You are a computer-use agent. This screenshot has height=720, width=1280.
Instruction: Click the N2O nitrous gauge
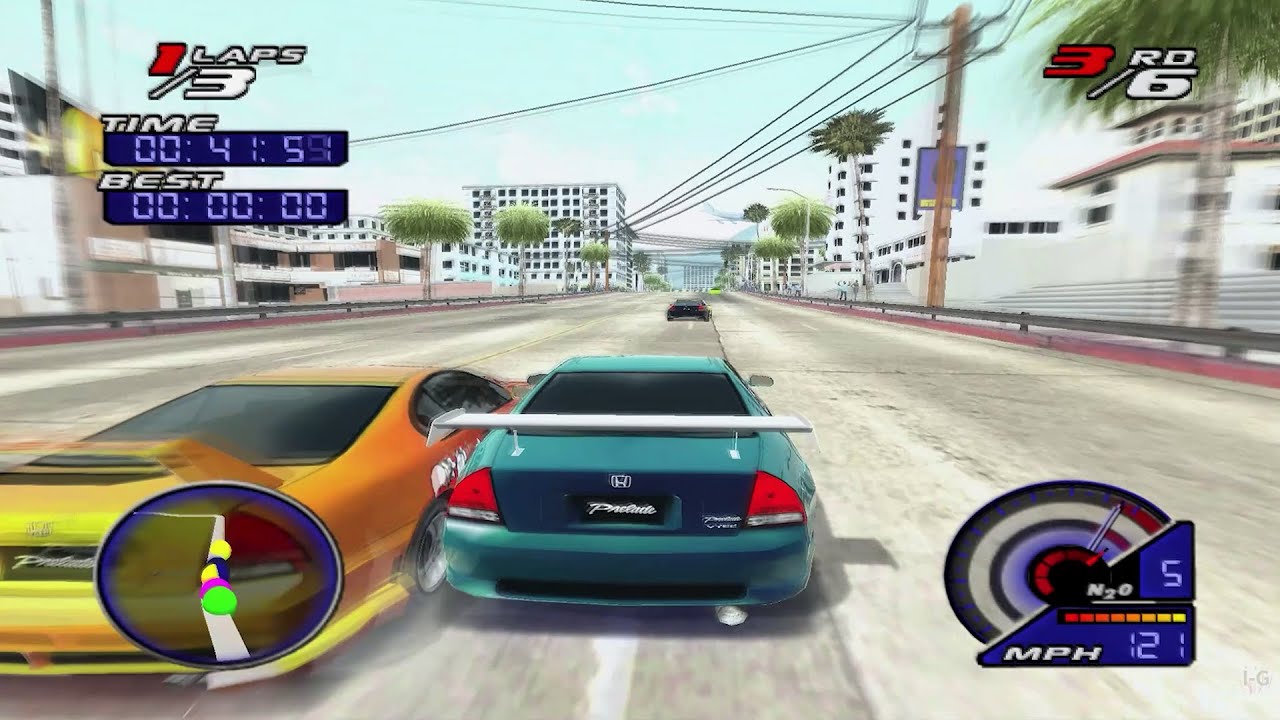(1110, 589)
